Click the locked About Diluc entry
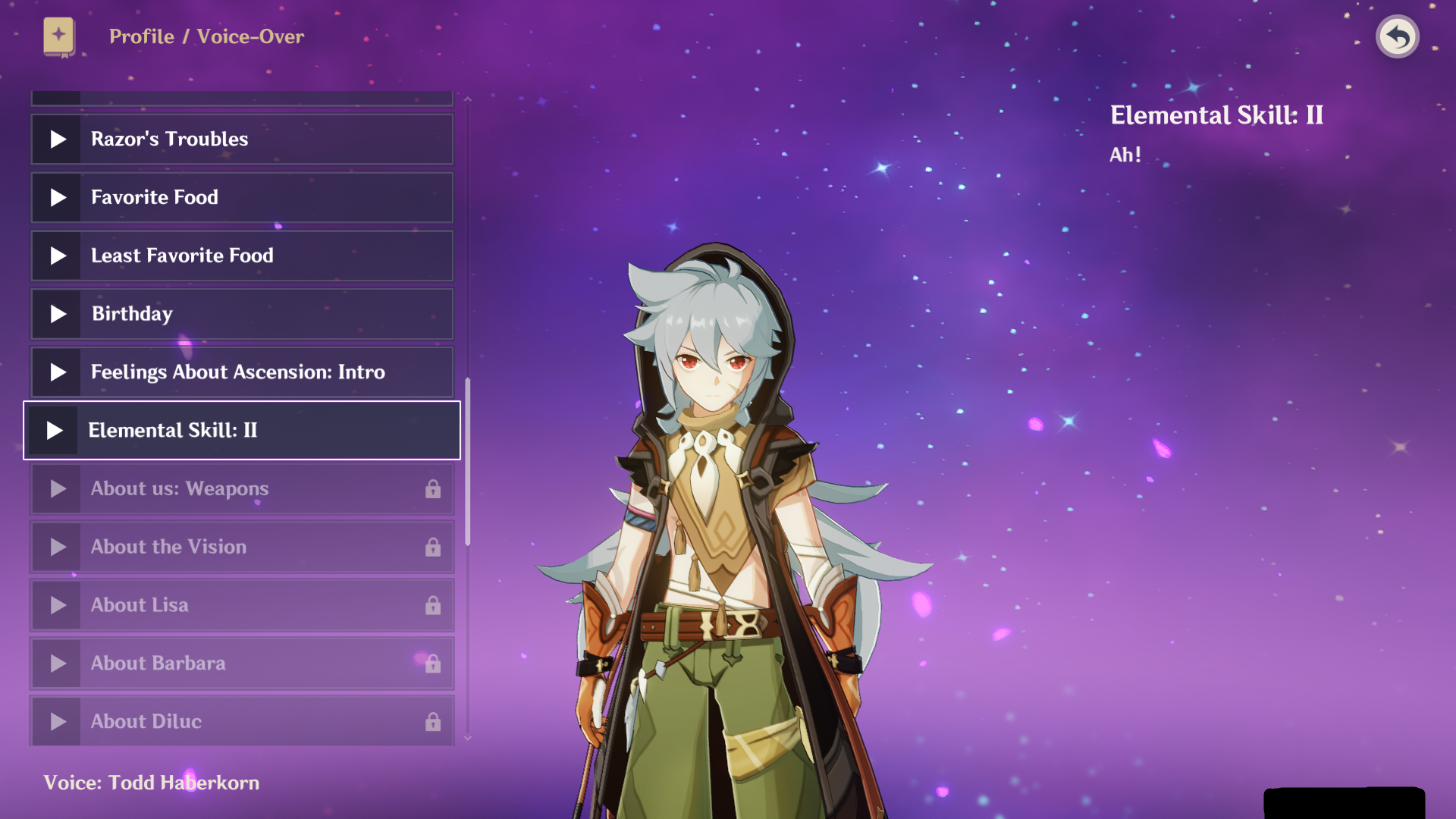This screenshot has width=1456, height=819. pyautogui.click(x=241, y=721)
